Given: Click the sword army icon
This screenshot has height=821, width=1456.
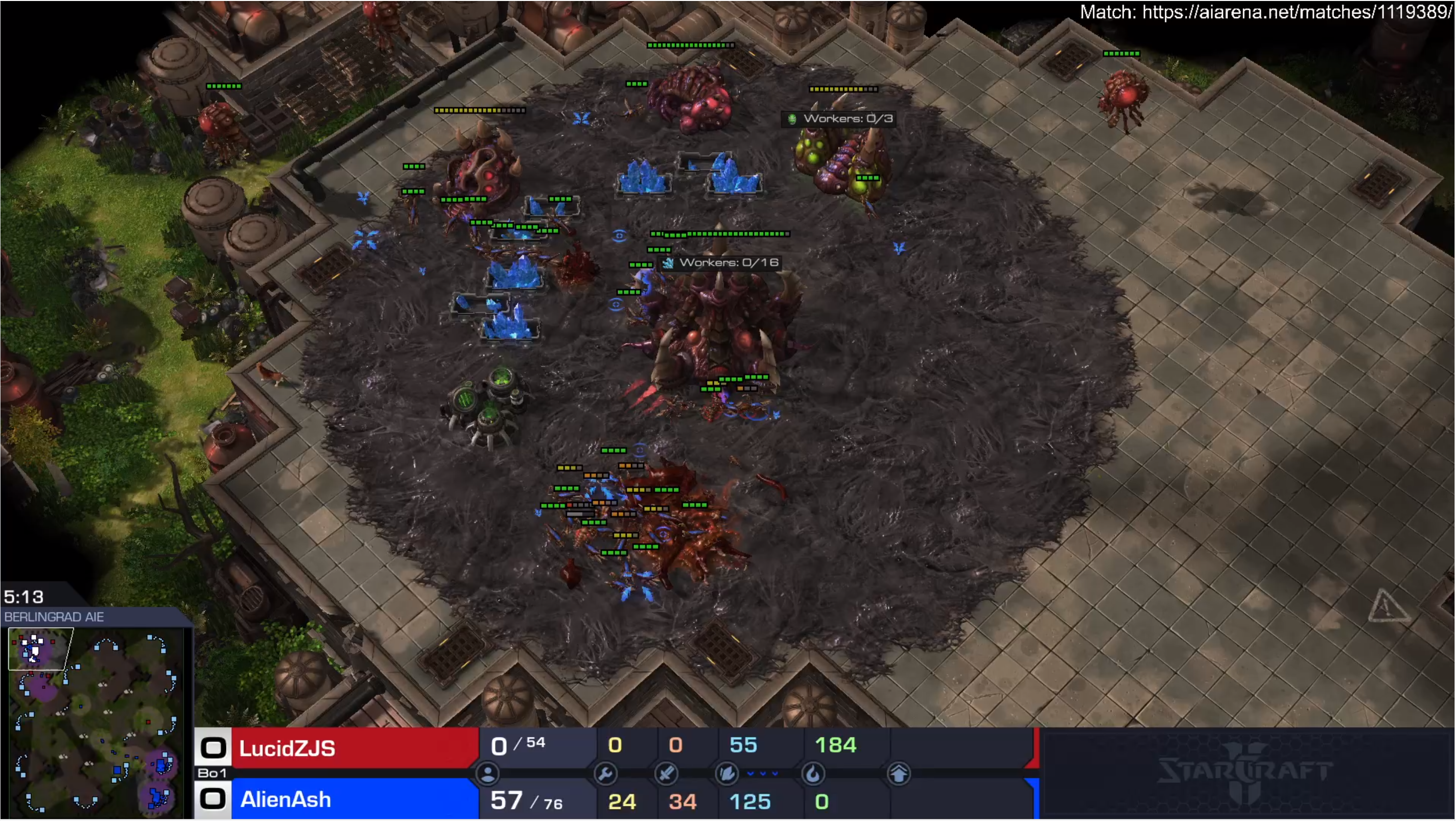Looking at the screenshot, I should pos(666,774).
